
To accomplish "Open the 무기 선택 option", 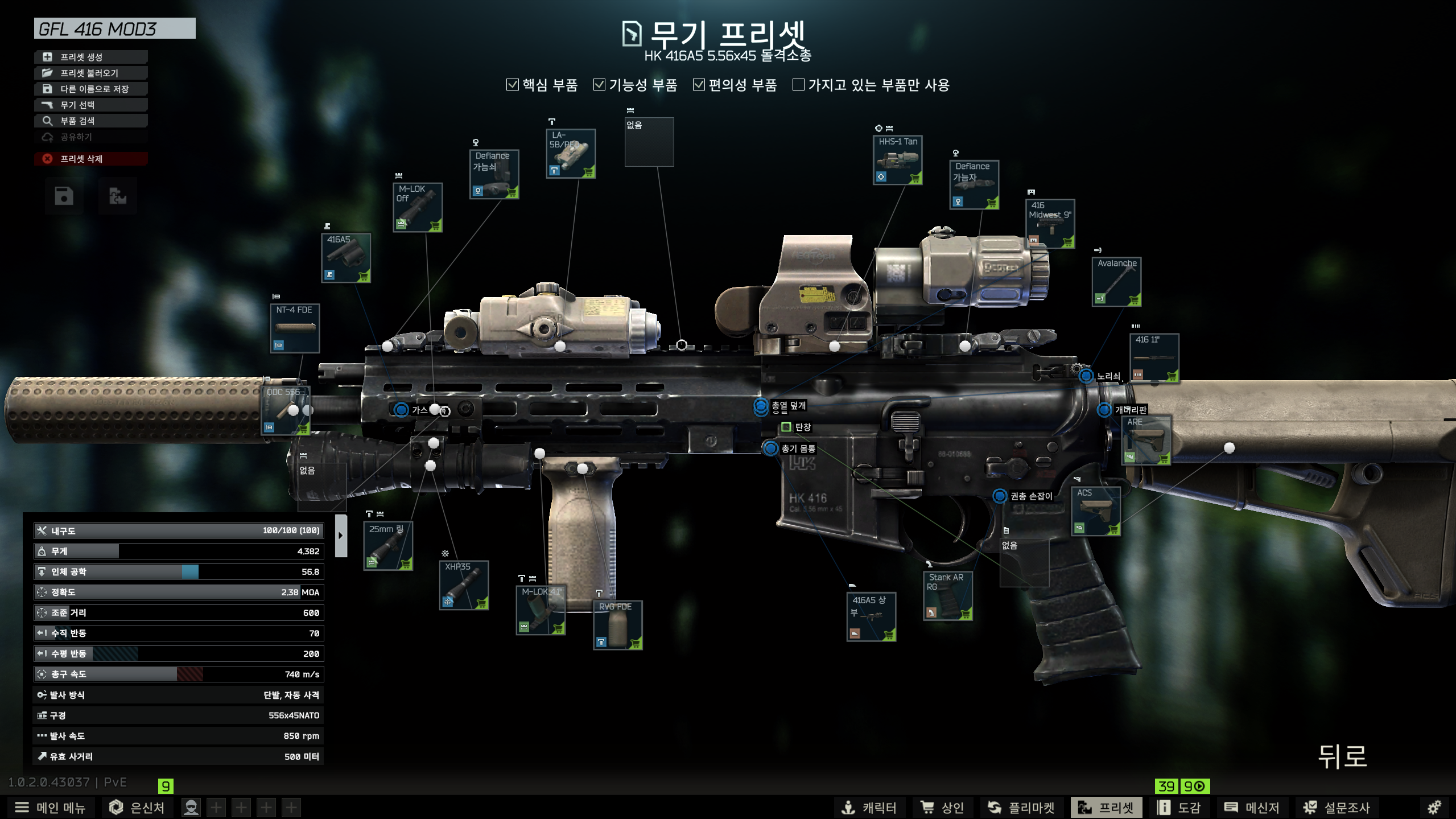I will [x=91, y=105].
